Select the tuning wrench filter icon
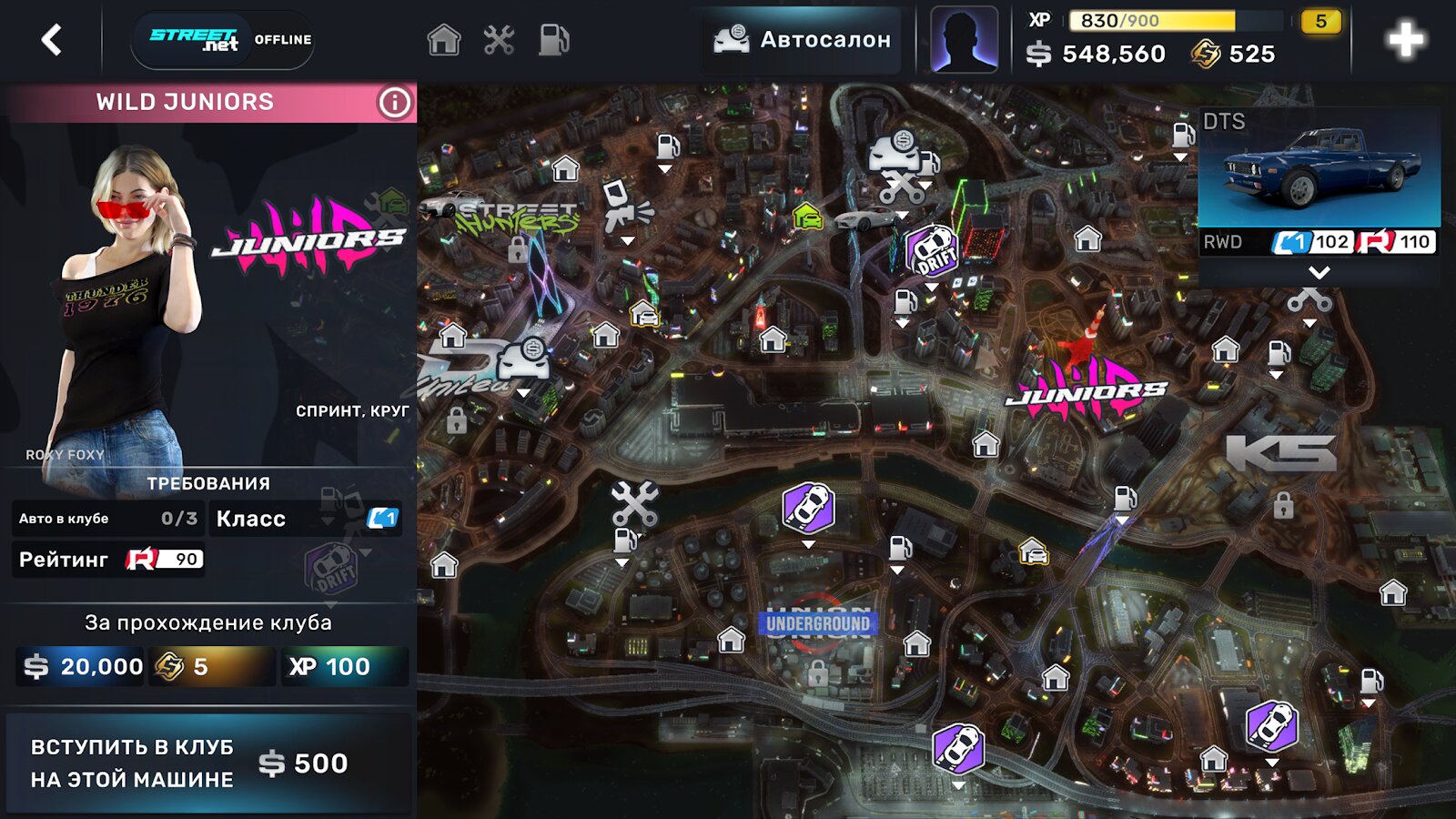Viewport: 1456px width, 819px height. coord(499,40)
